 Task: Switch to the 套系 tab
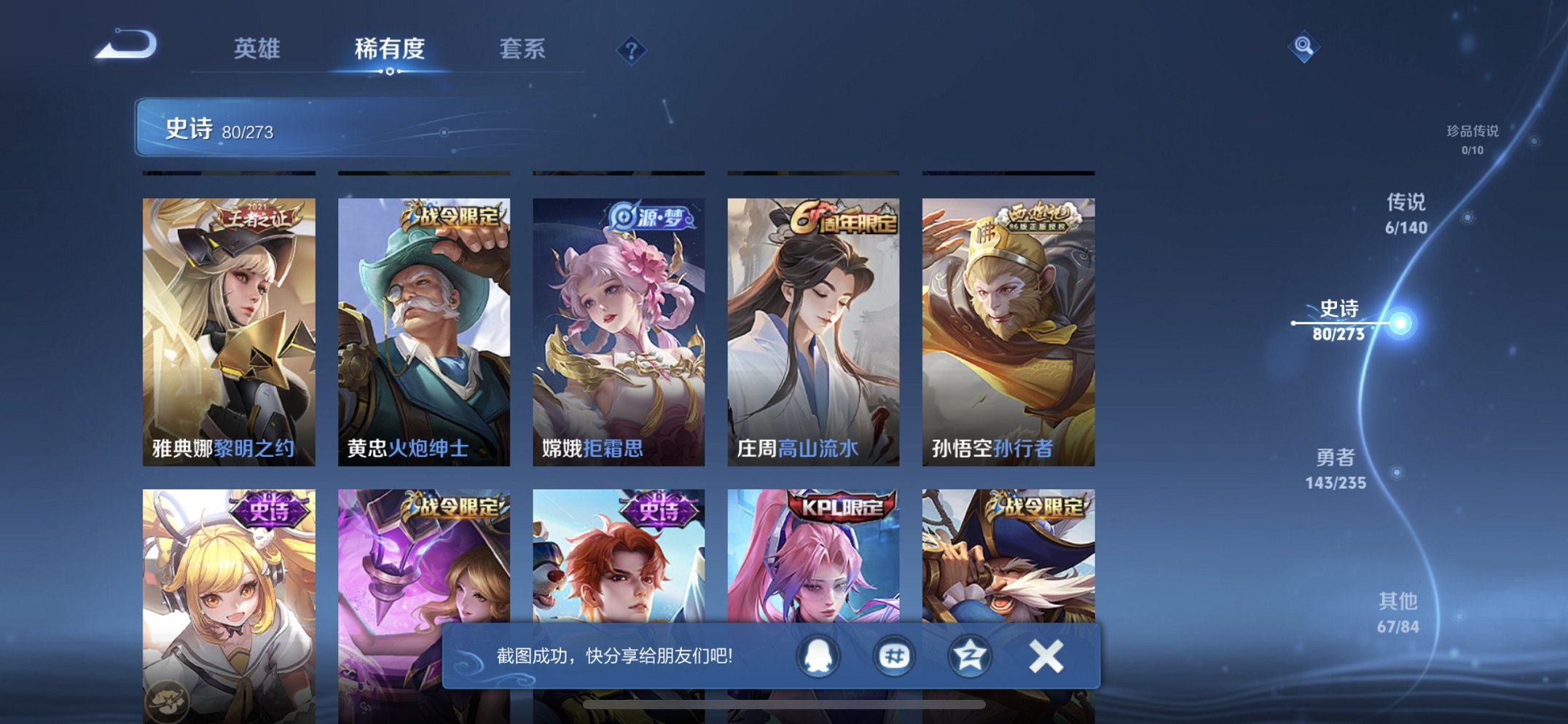pos(525,49)
